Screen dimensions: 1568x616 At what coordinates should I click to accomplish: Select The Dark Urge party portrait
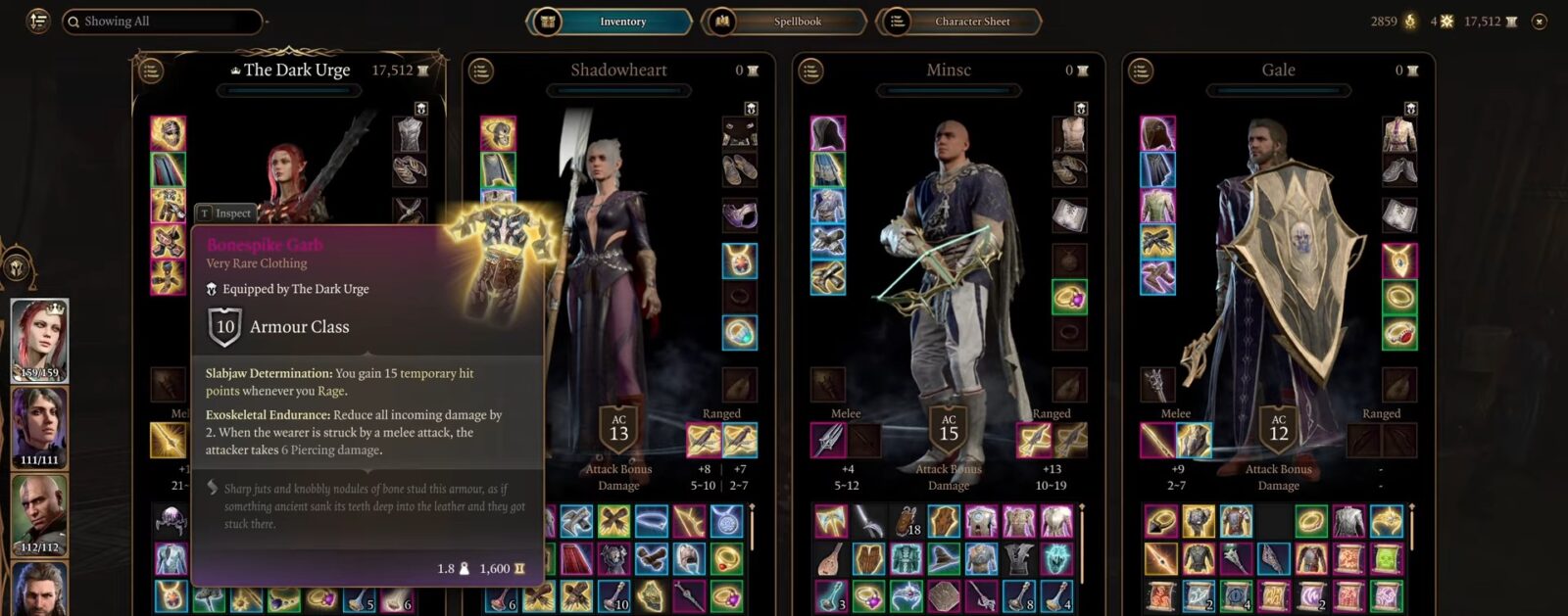tap(39, 340)
